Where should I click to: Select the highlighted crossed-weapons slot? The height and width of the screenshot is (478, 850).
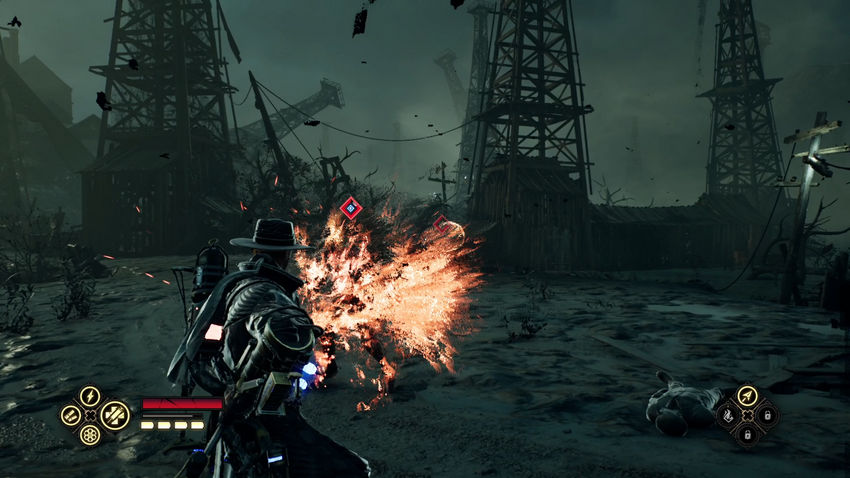(114, 414)
